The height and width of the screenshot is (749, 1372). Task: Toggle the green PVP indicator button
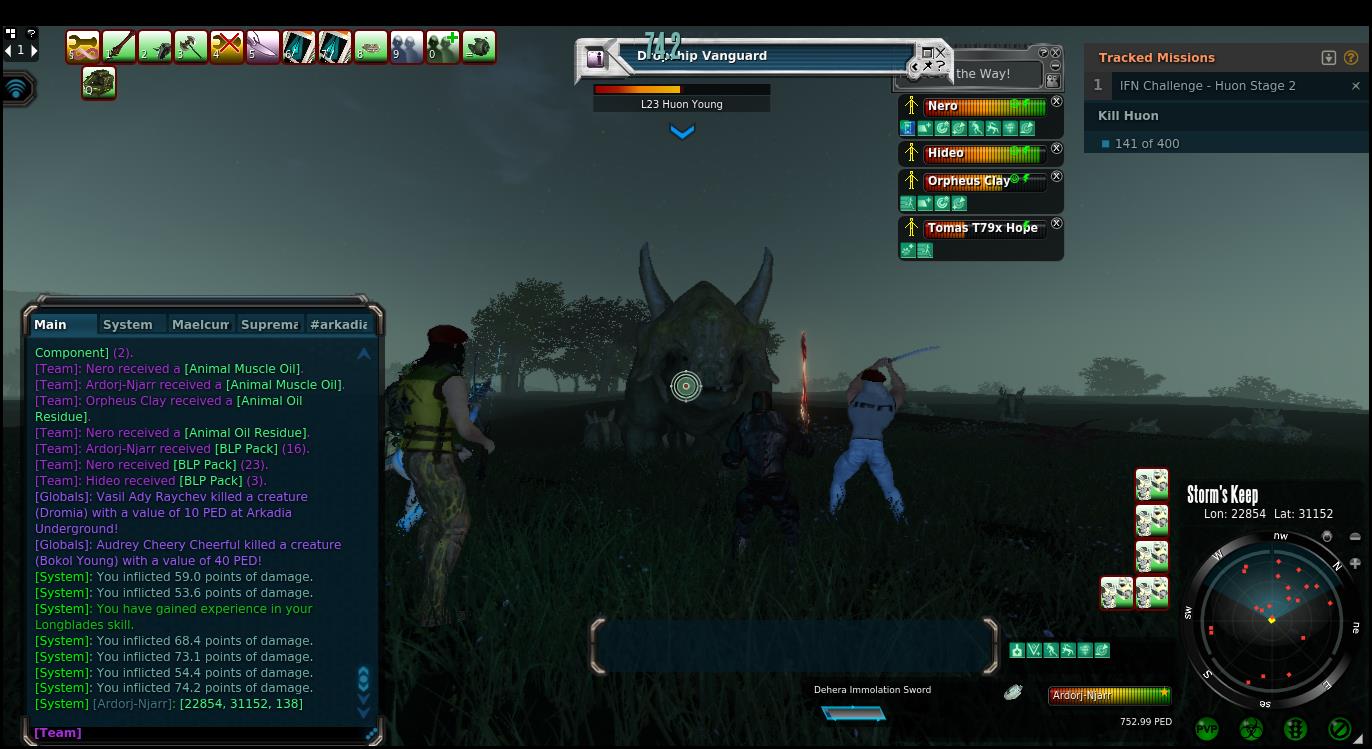tap(1207, 729)
